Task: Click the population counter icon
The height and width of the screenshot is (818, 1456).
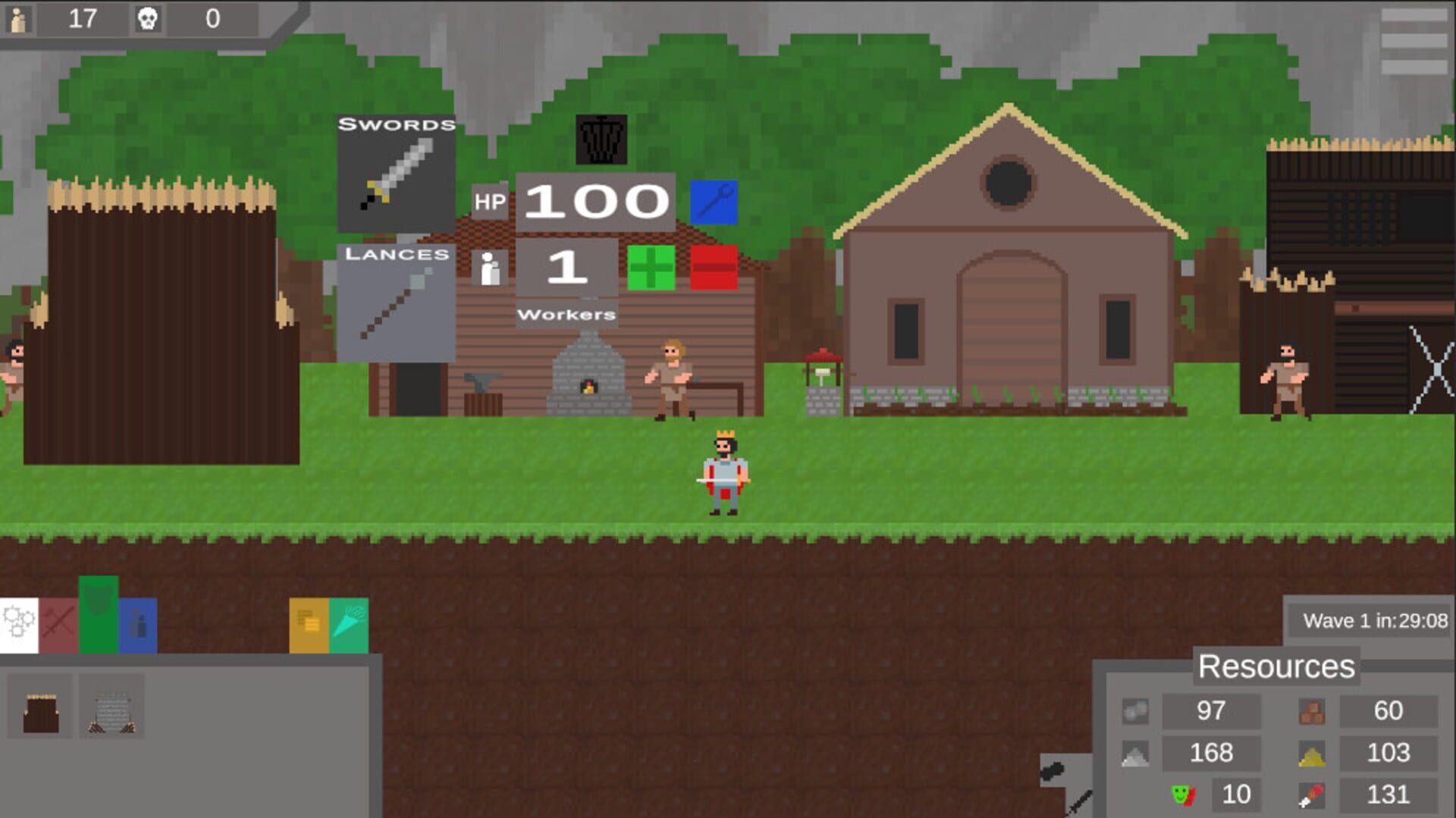Action: pyautogui.click(x=19, y=20)
